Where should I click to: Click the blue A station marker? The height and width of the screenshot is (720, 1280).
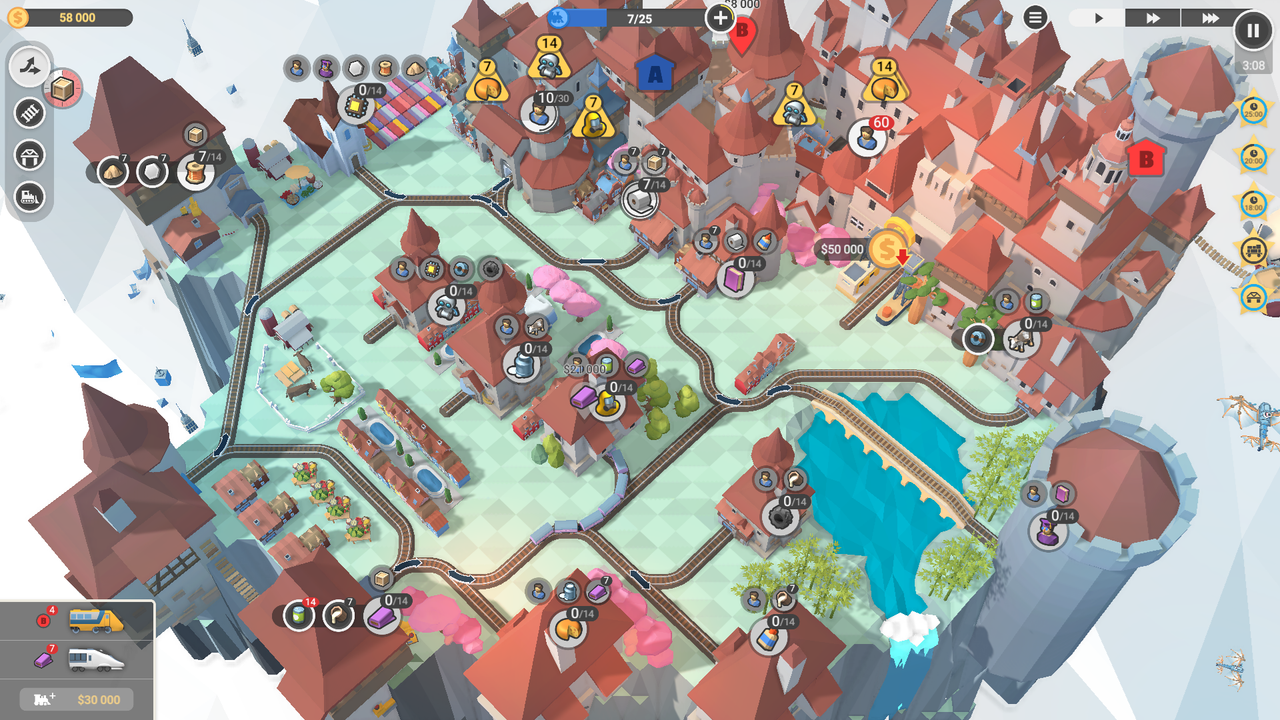[653, 73]
